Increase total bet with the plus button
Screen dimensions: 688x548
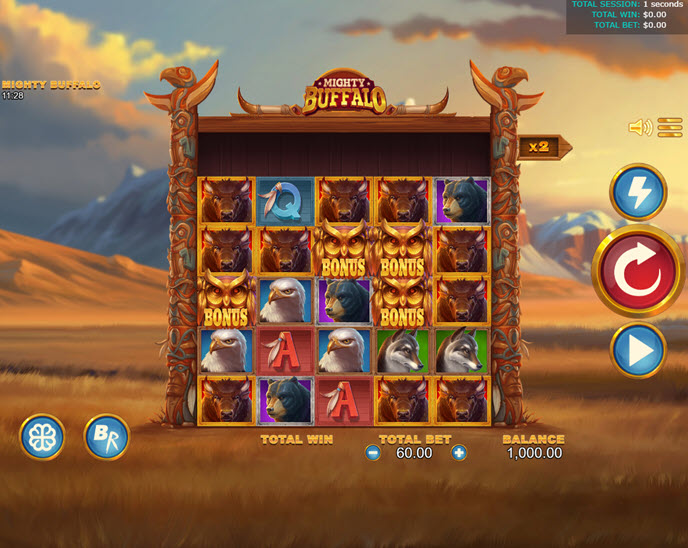[459, 453]
